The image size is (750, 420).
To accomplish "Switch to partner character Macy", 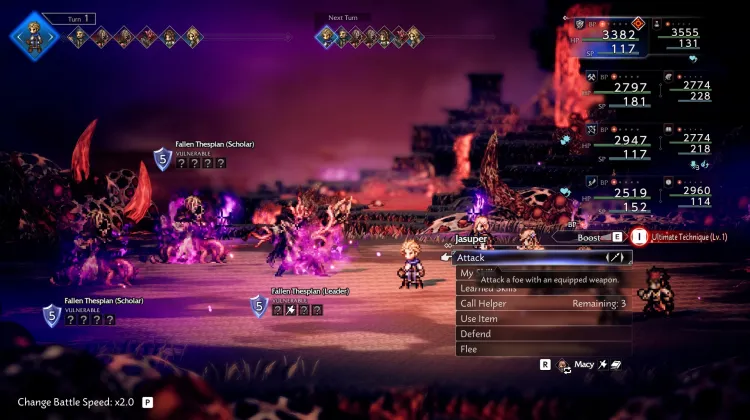I will (x=581, y=365).
